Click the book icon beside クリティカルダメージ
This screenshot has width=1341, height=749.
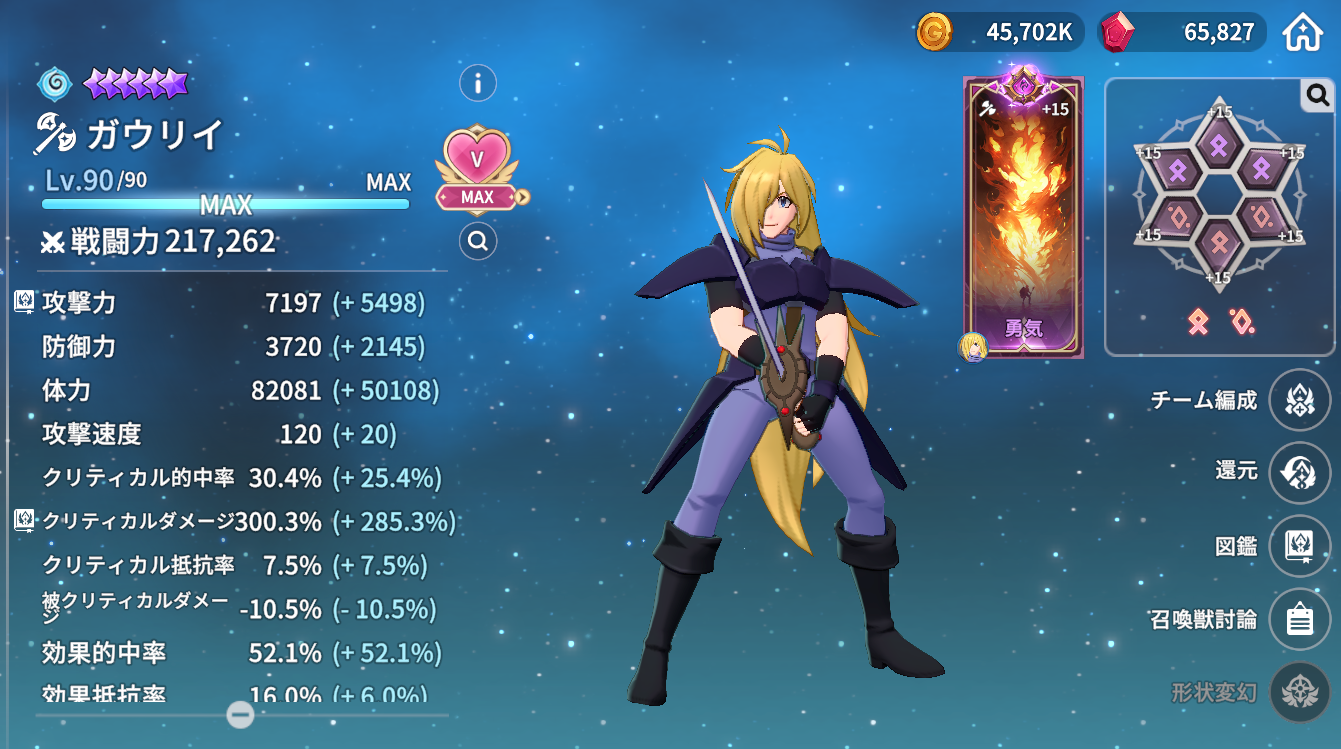pos(24,521)
